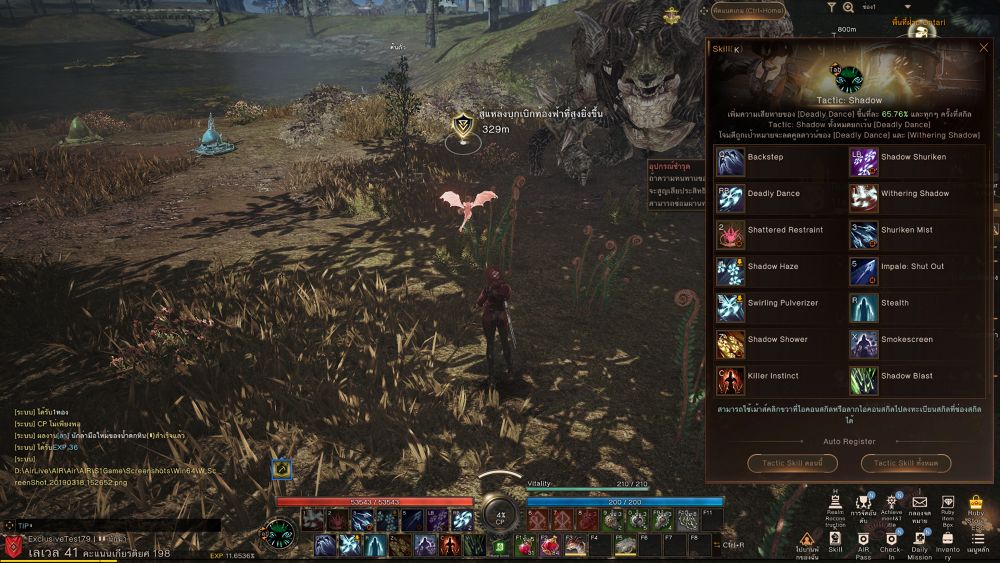Image resolution: width=1000 pixels, height=563 pixels.
Task: Close the Skill panel
Action: pyautogui.click(x=983, y=48)
